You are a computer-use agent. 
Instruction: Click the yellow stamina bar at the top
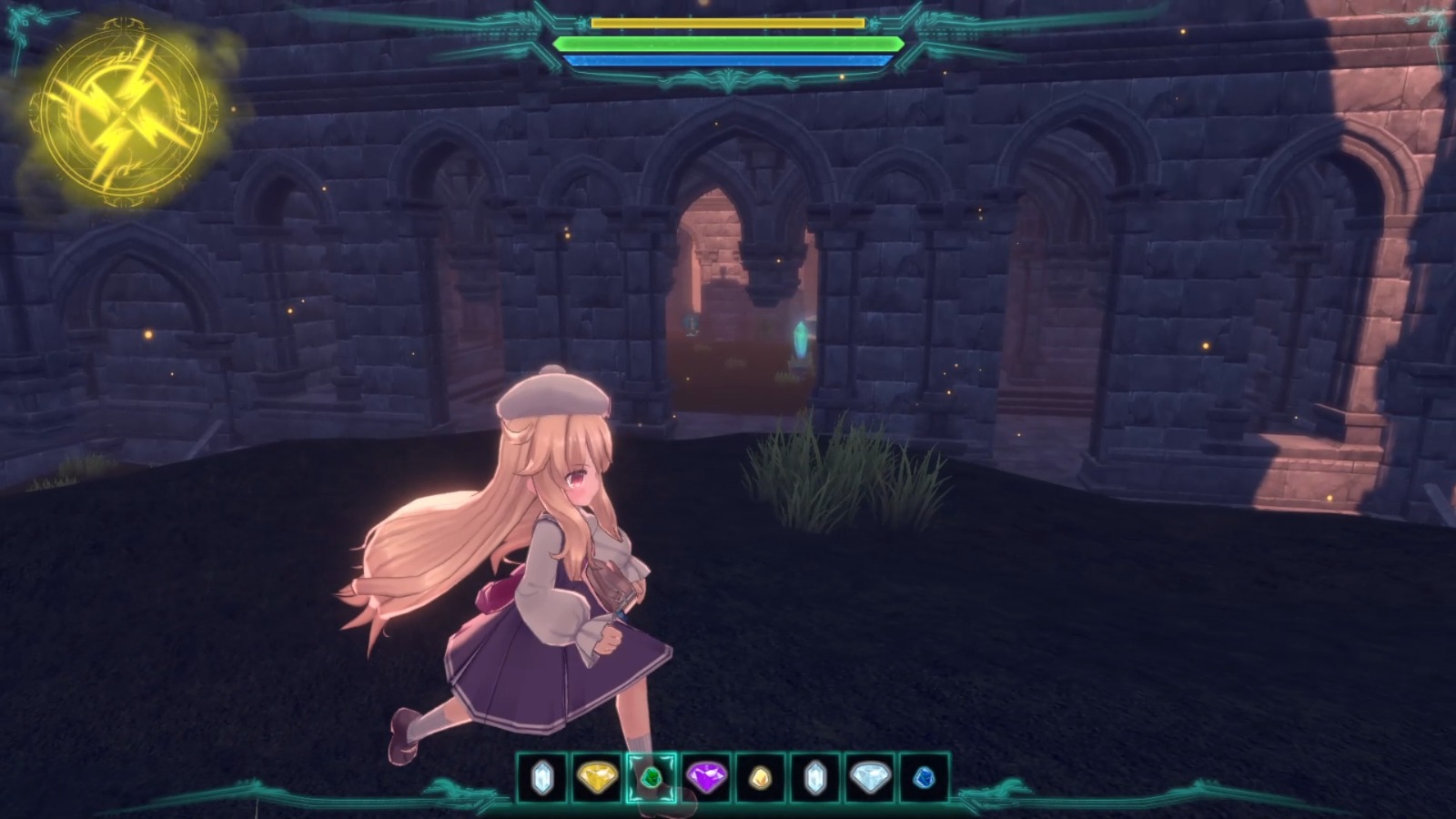728,24
